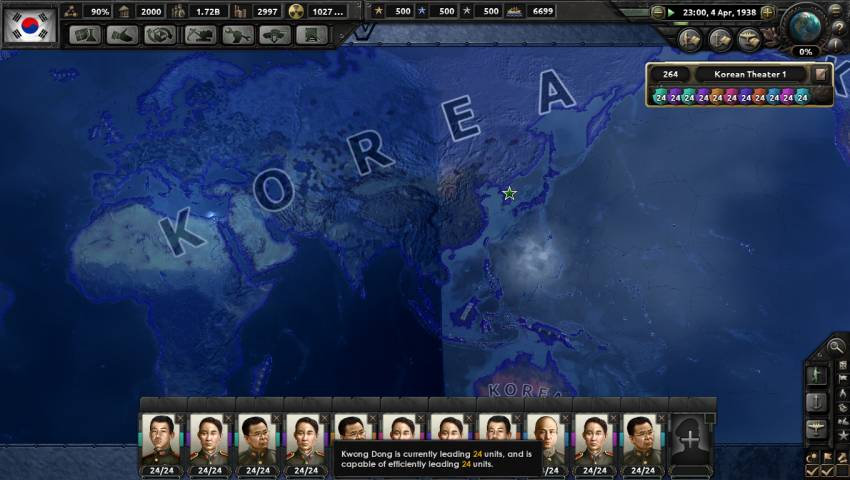The width and height of the screenshot is (850, 480).
Task: Open the diplomacy handshake menu
Action: click(x=121, y=35)
